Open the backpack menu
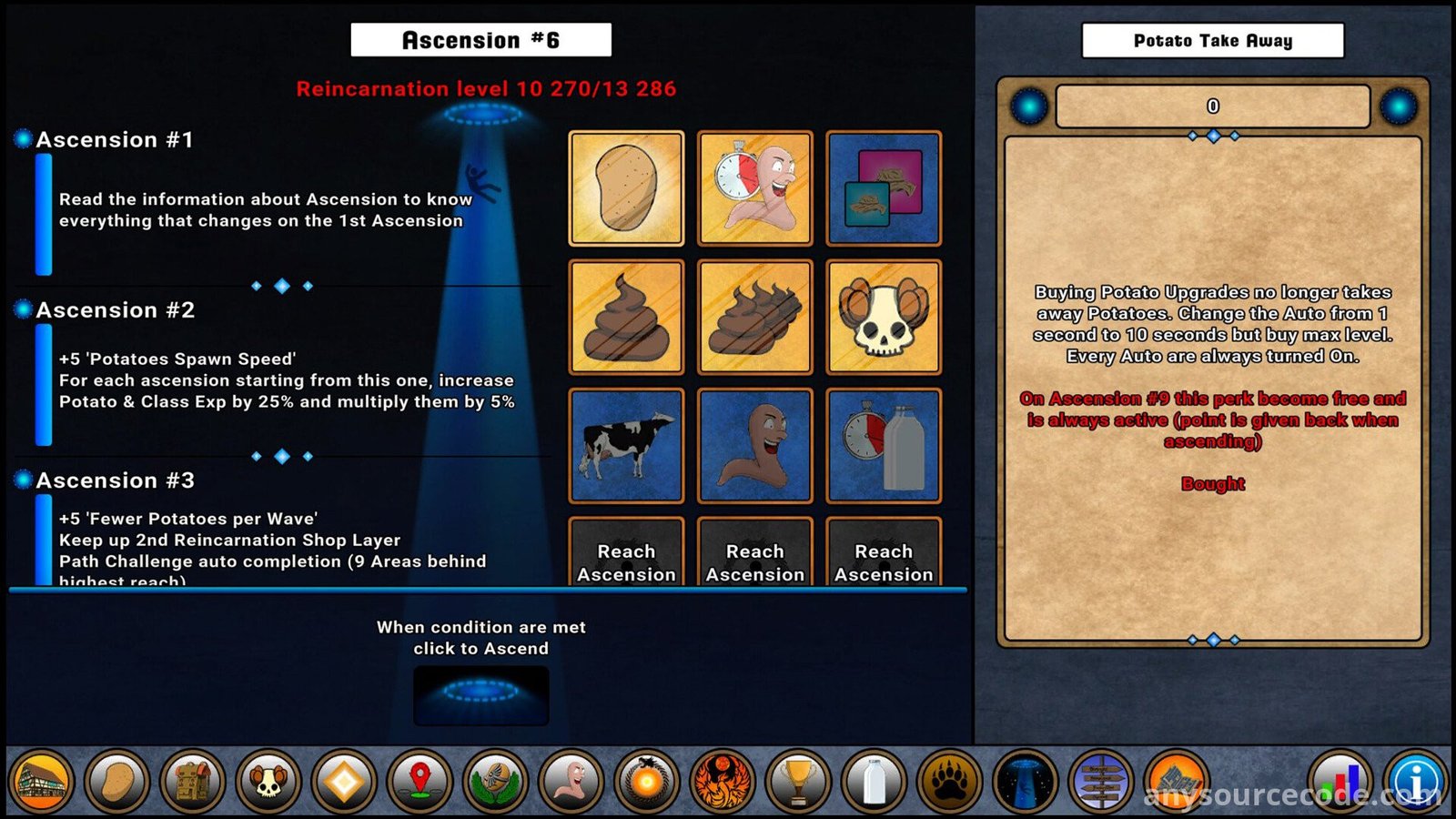Viewport: 1456px width, 819px height. point(193,782)
